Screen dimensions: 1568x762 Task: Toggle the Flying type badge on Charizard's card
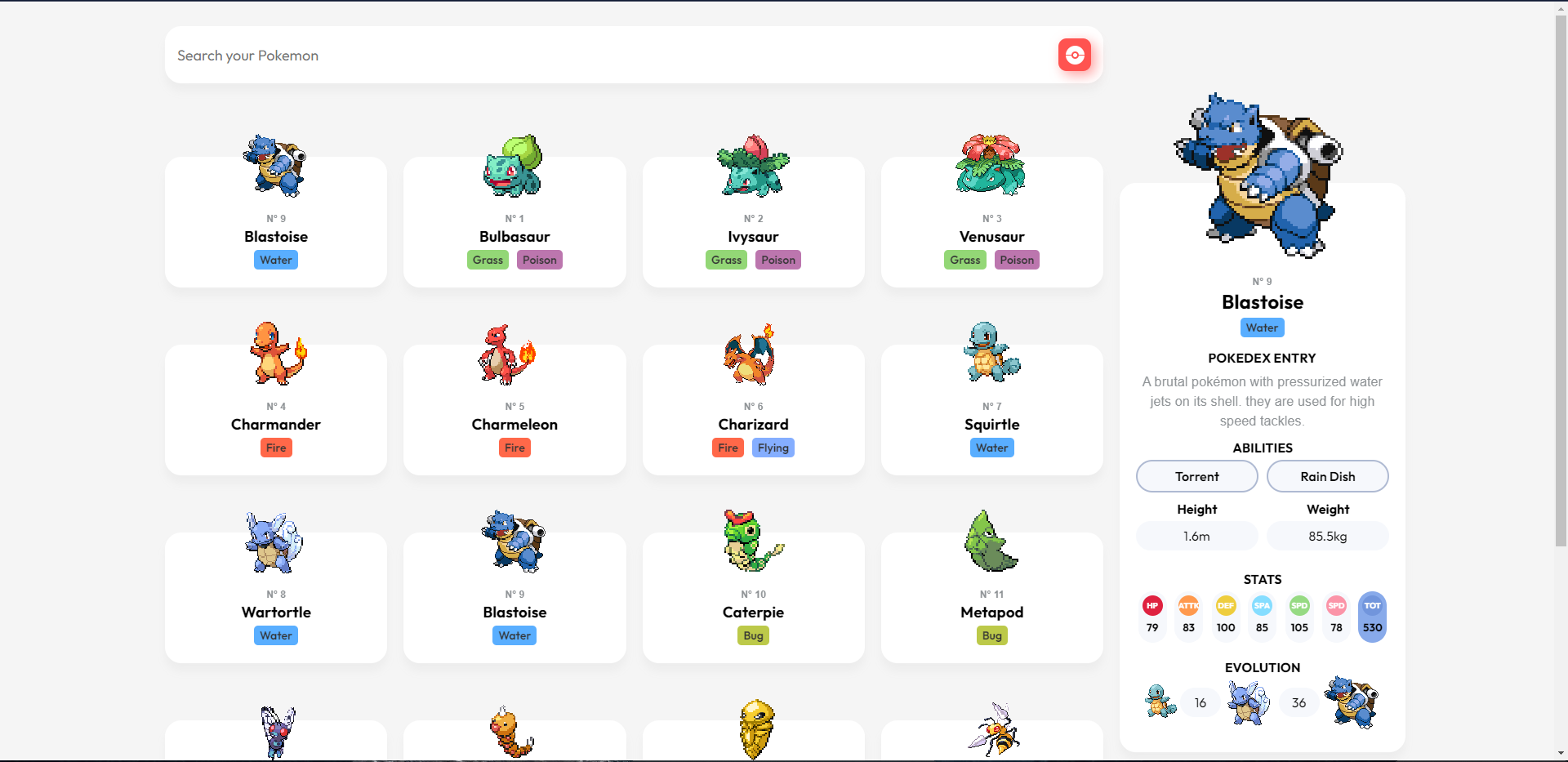(773, 448)
